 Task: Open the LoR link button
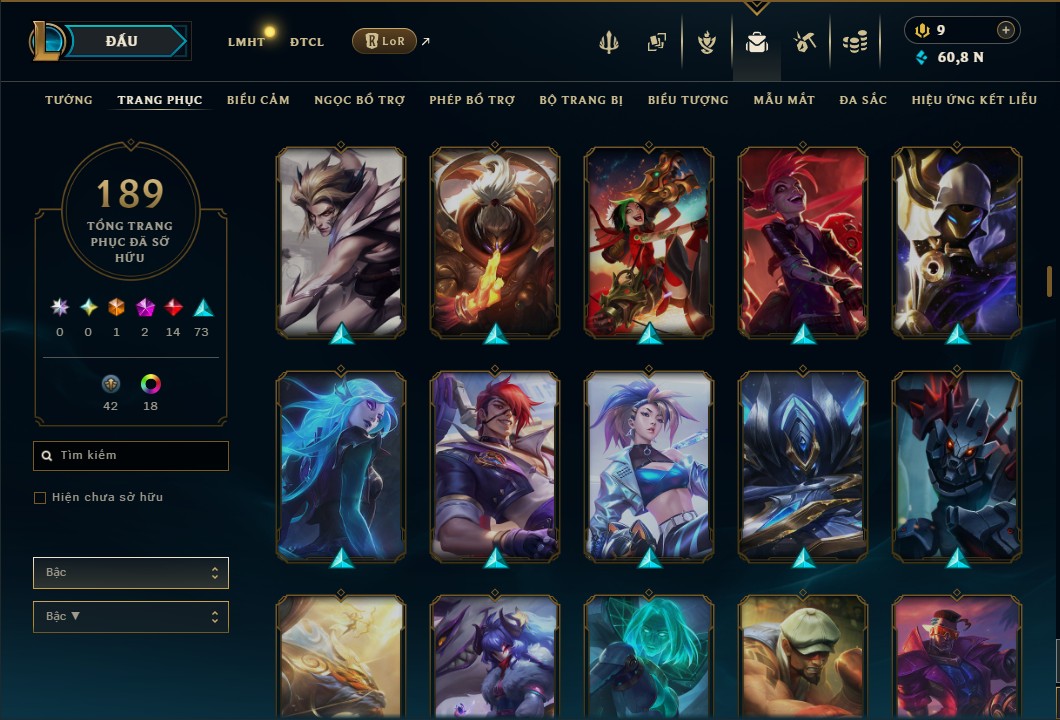point(384,41)
